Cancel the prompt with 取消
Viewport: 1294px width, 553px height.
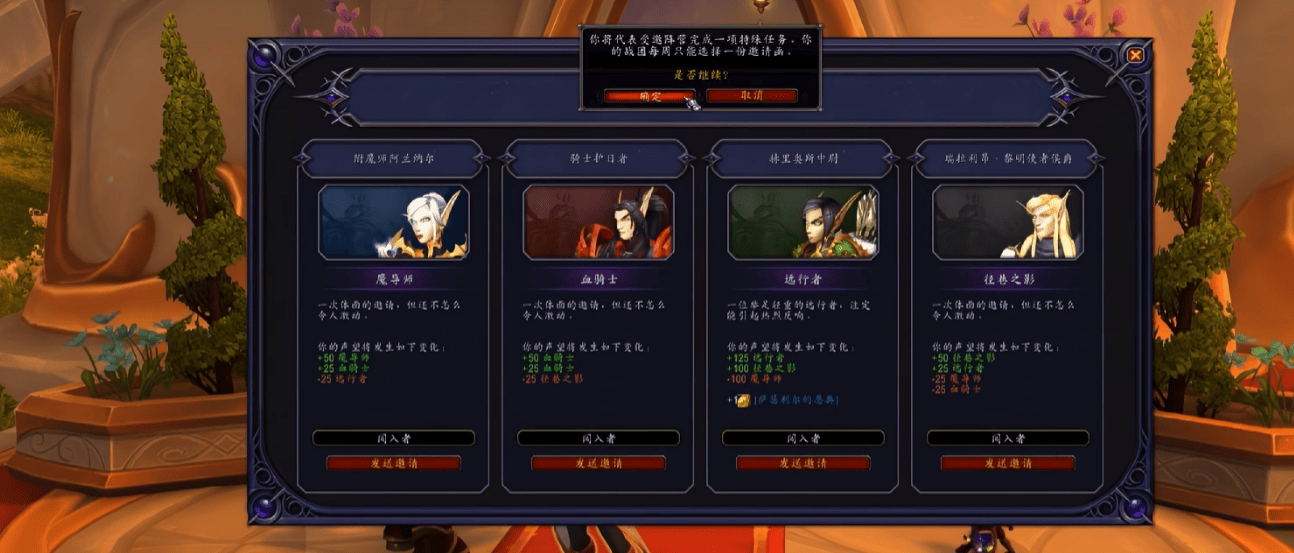coord(752,96)
